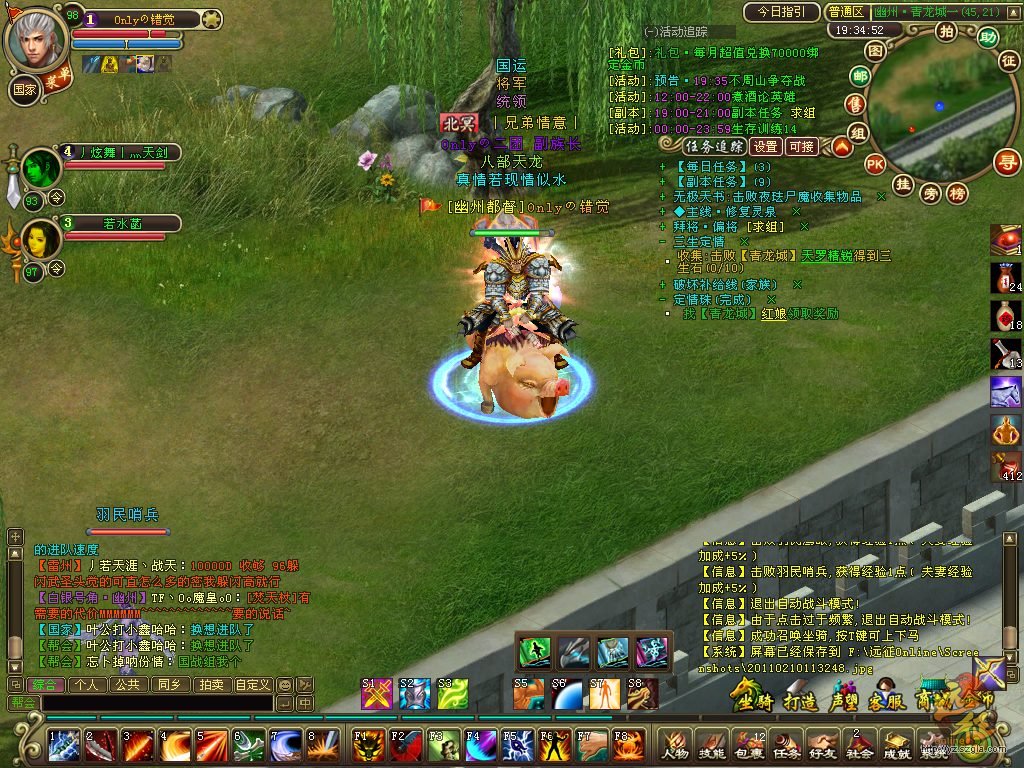Open the mail via the green 邮 button

pyautogui.click(x=859, y=76)
